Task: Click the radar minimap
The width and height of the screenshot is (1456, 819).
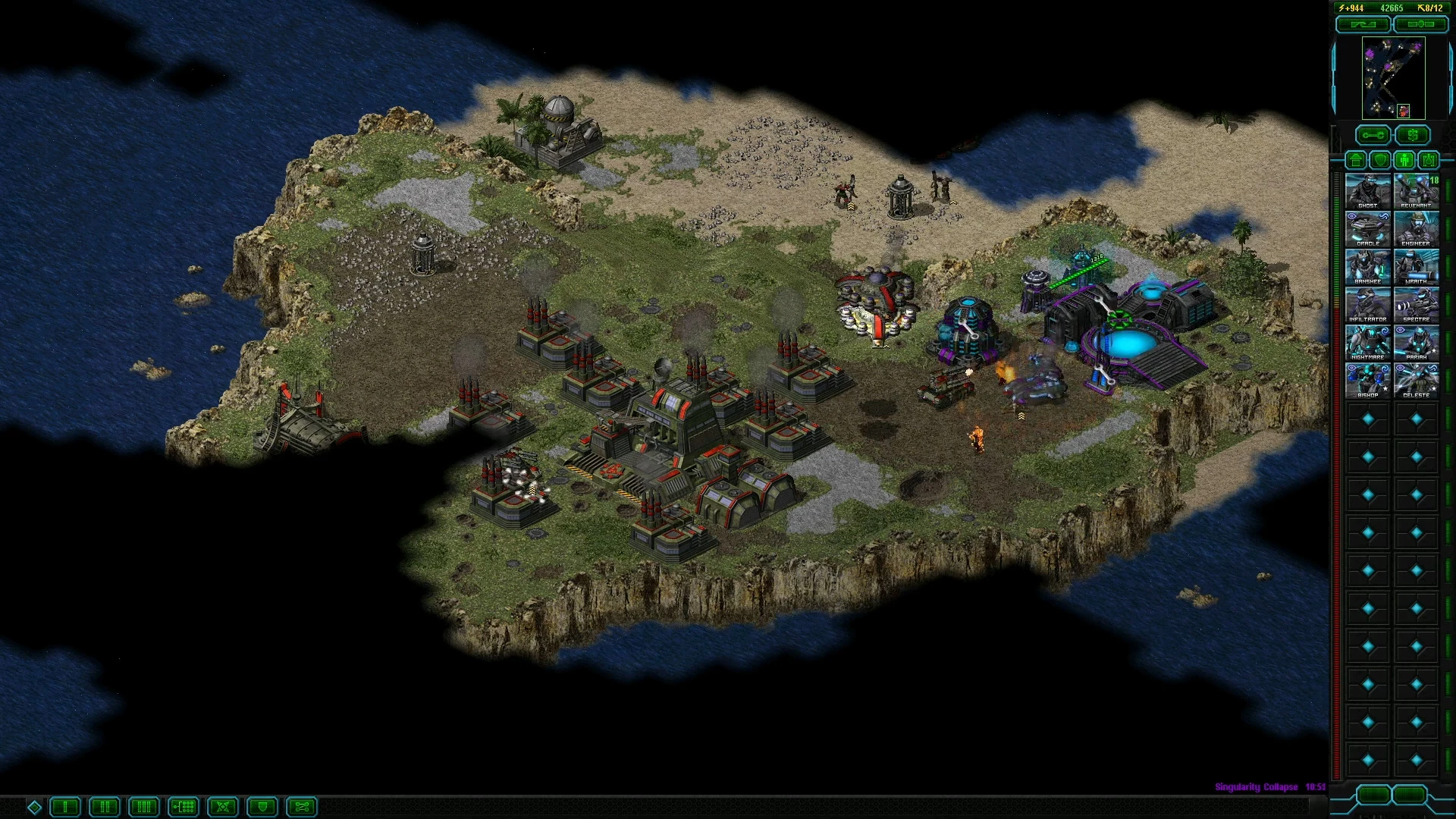Action: pos(1393,78)
